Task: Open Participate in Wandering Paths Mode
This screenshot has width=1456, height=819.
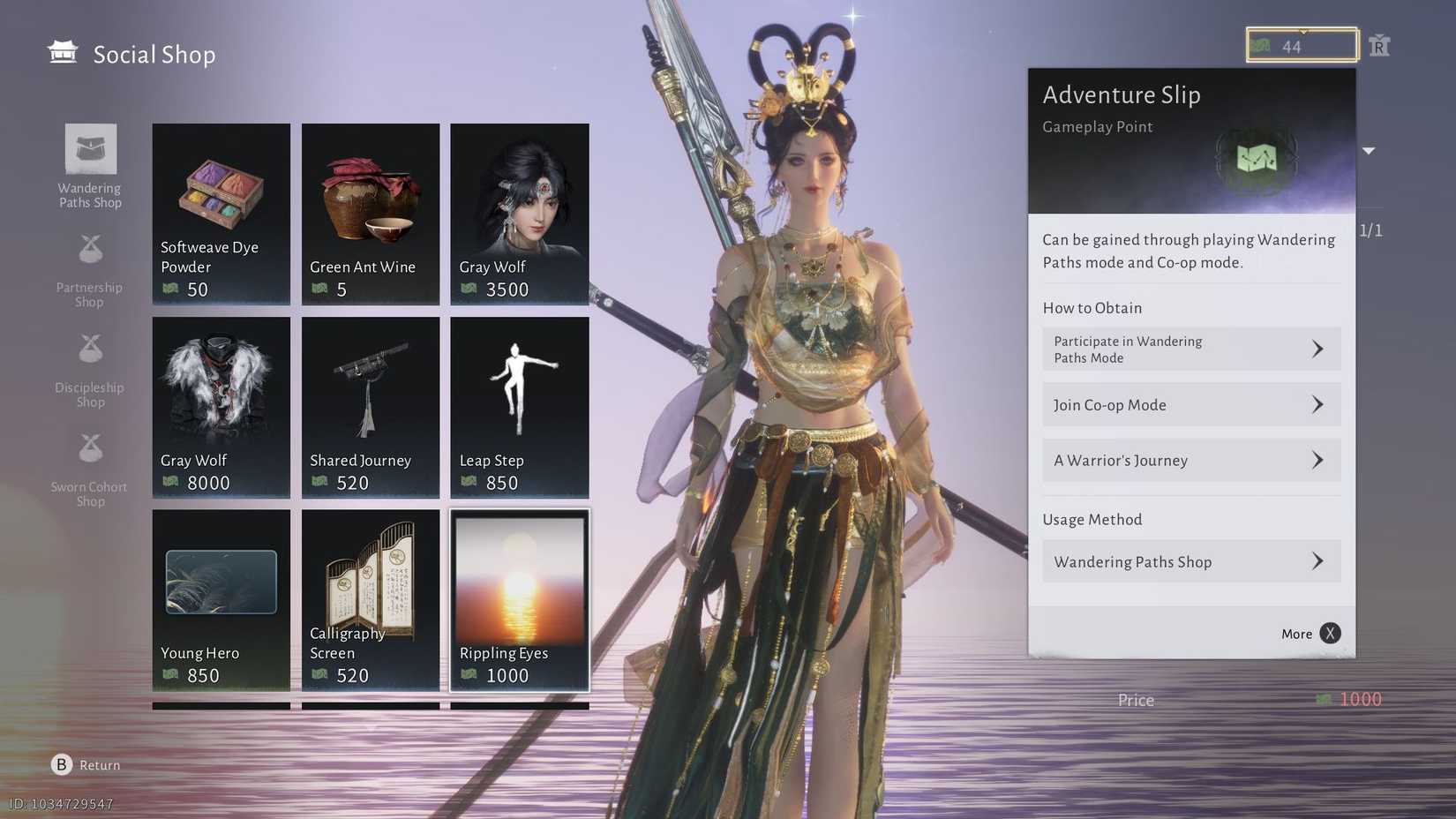Action: tap(1191, 349)
